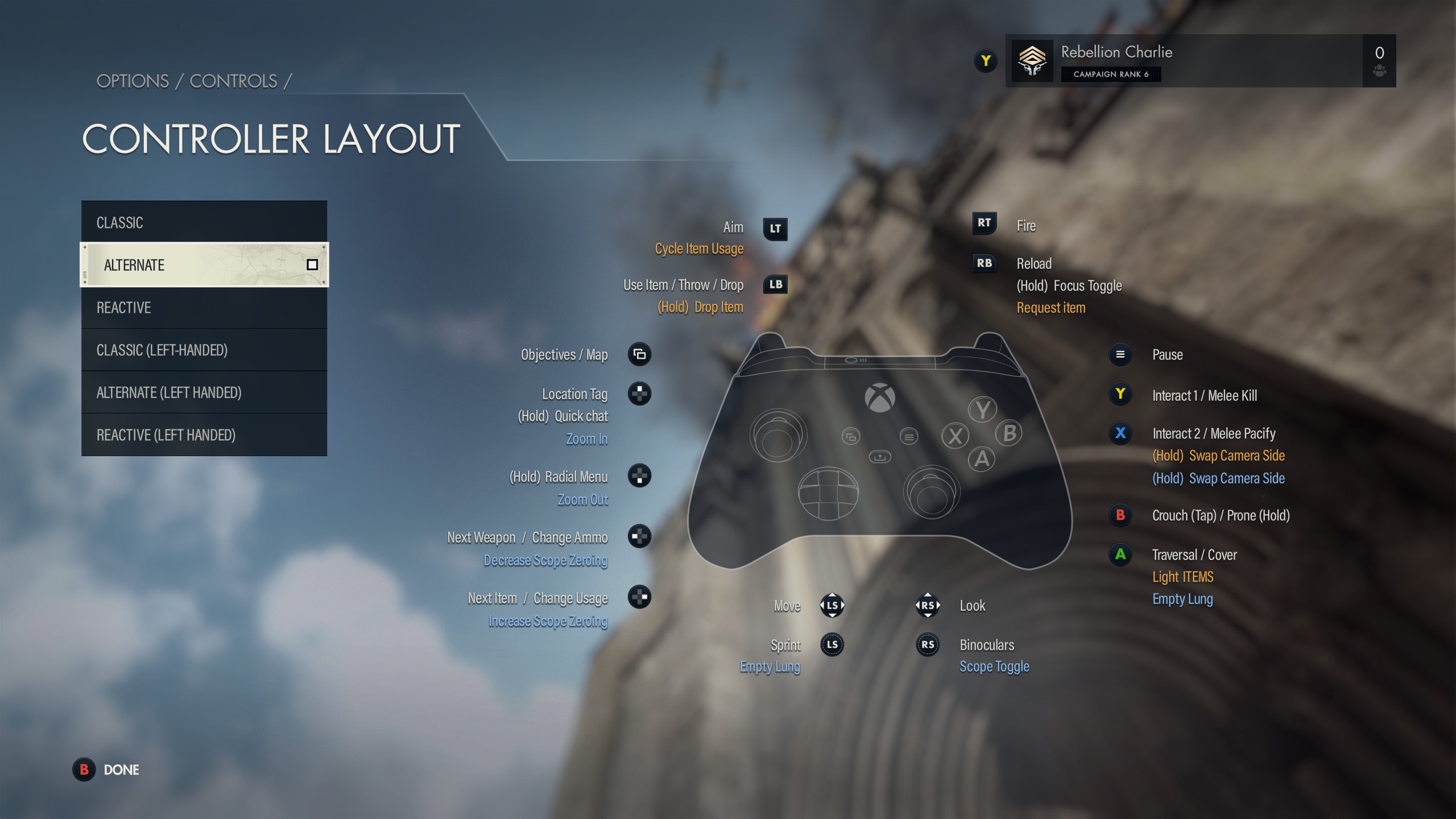Choose Alternate (Left Handed) layout
Image resolution: width=1456 pixels, height=819 pixels.
[x=204, y=392]
